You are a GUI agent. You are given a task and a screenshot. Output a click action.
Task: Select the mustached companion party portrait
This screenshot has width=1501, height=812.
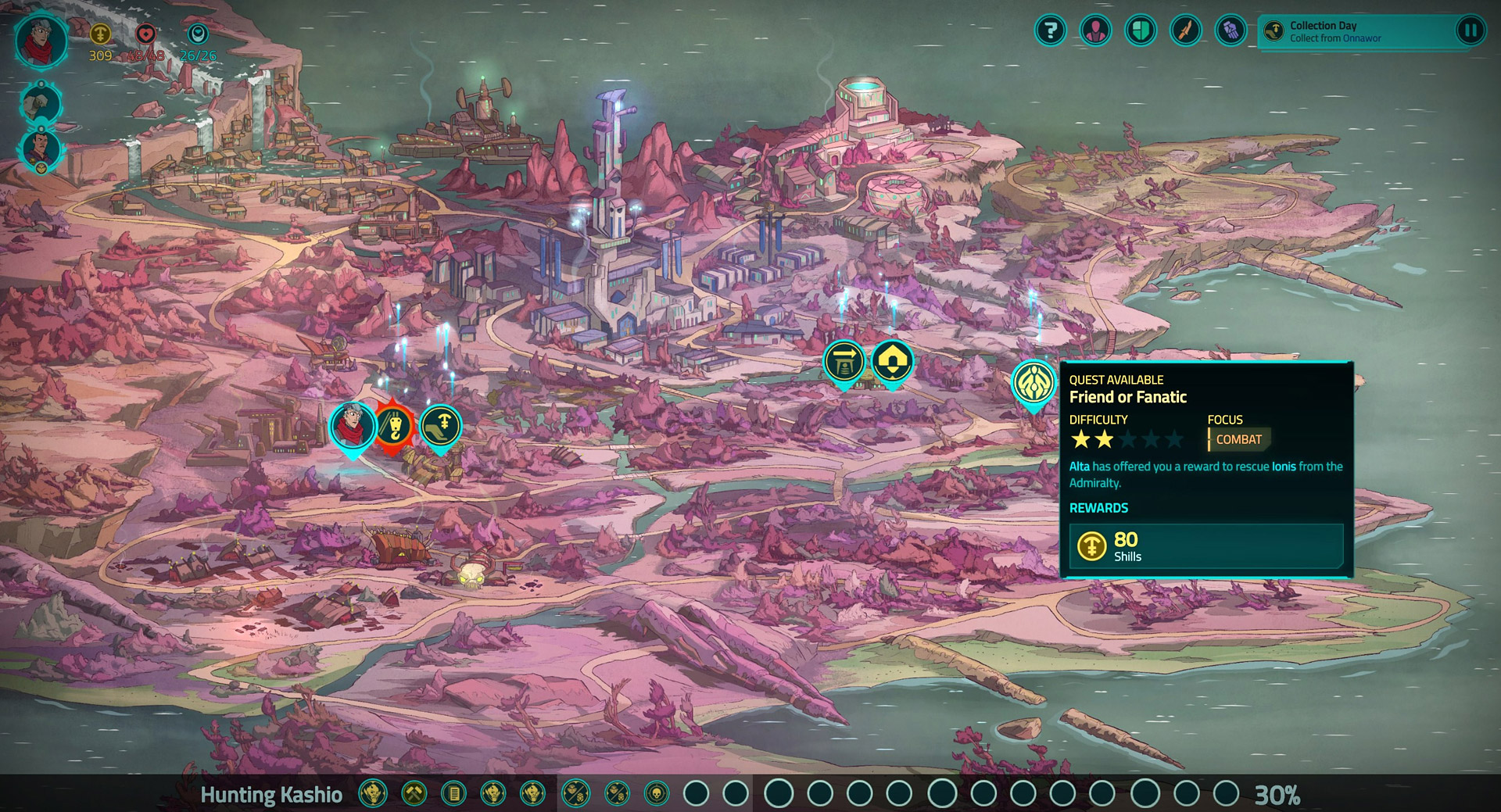pos(41,148)
